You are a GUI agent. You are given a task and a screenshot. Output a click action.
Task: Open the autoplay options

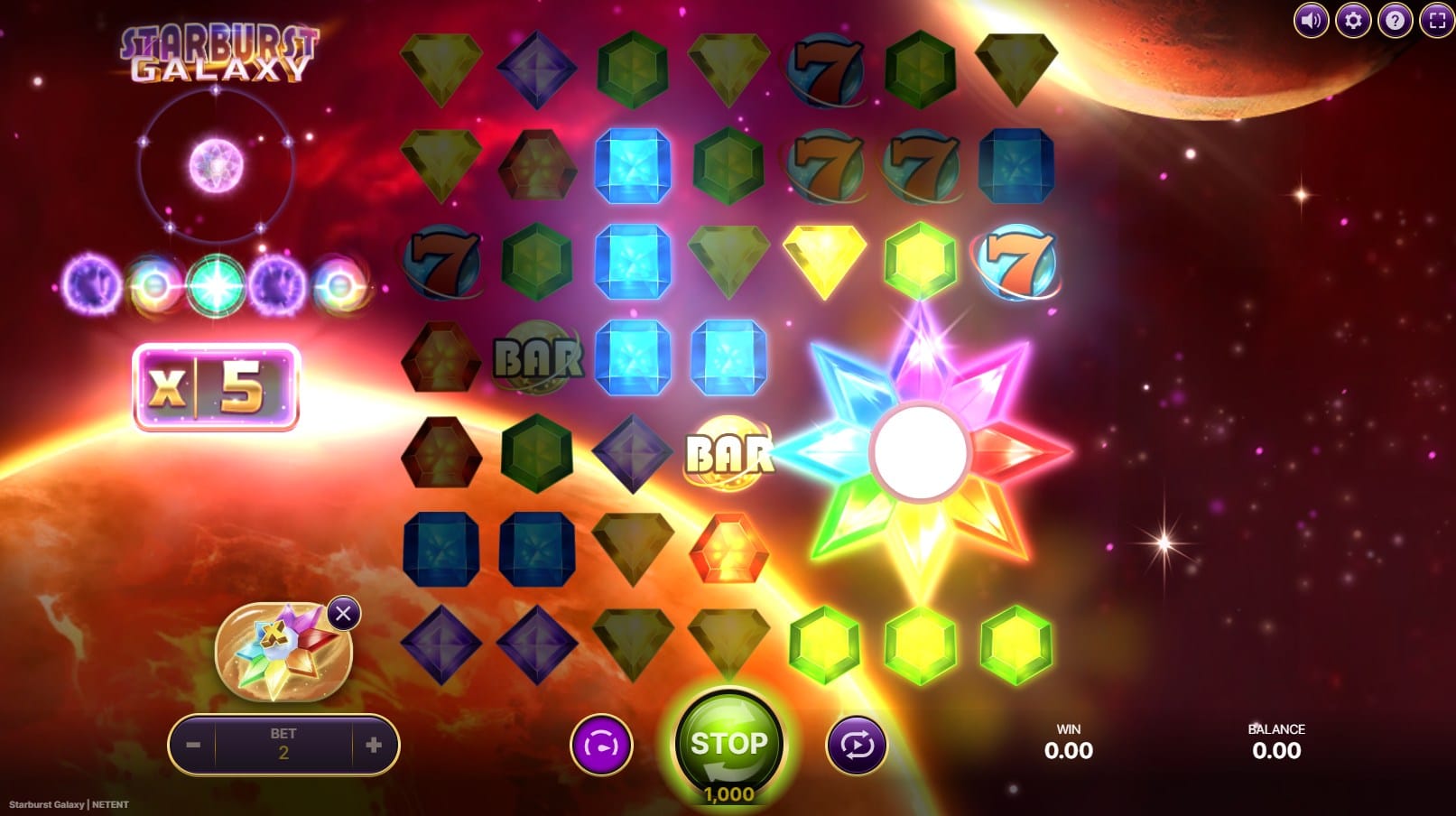pyautogui.click(x=856, y=745)
